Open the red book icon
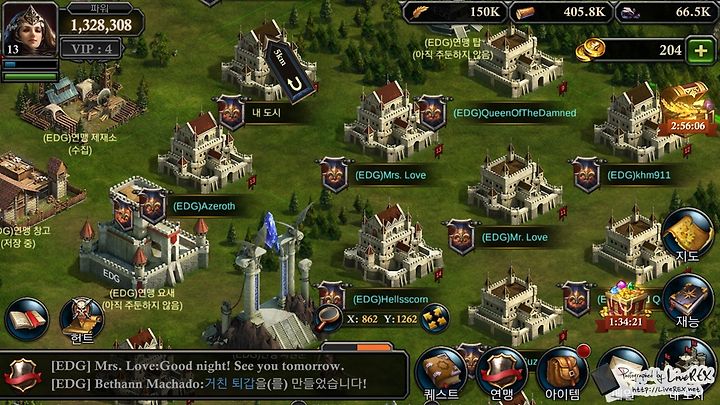 pyautogui.click(x=26, y=320)
